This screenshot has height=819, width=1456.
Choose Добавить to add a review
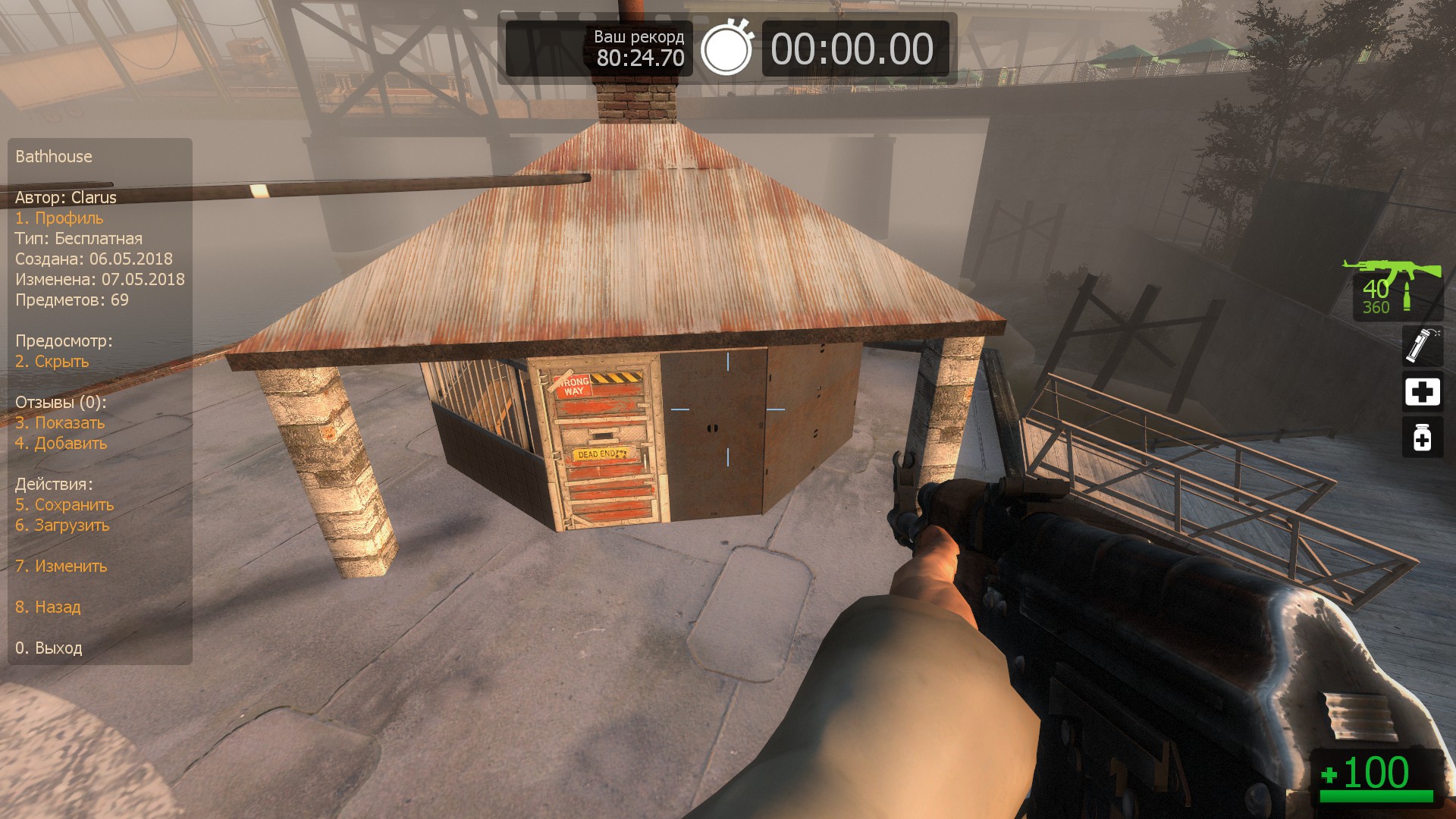[61, 444]
